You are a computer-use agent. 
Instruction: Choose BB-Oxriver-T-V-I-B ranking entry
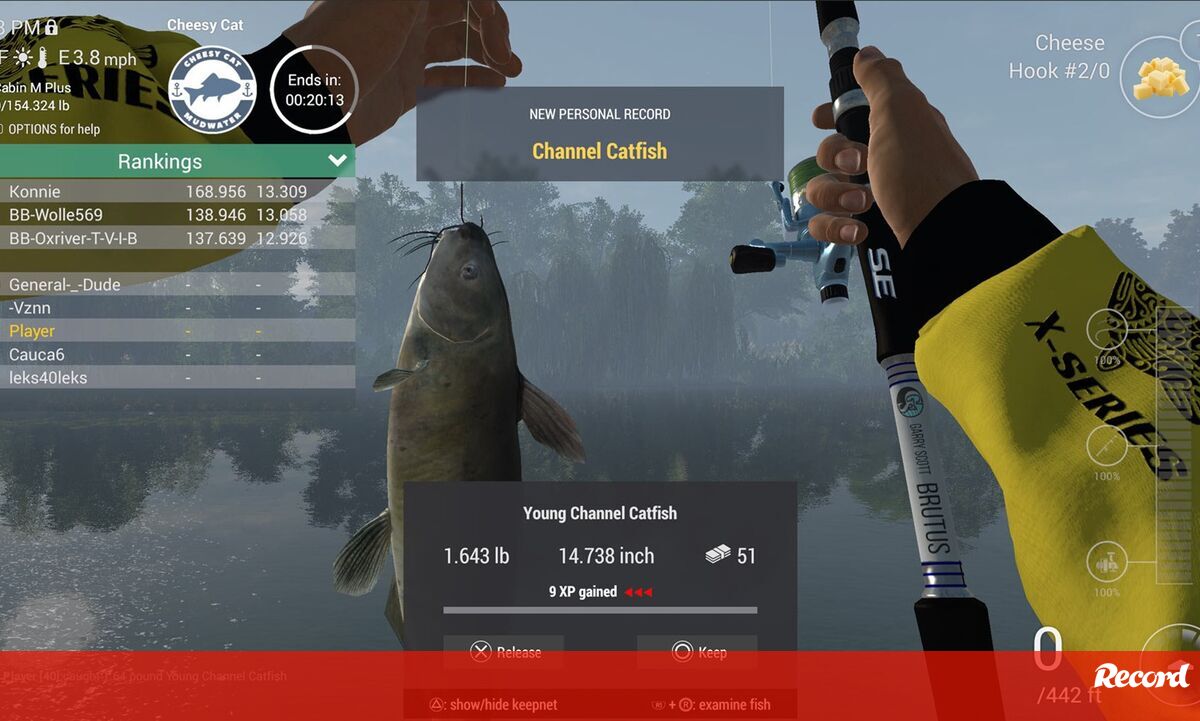(x=73, y=238)
